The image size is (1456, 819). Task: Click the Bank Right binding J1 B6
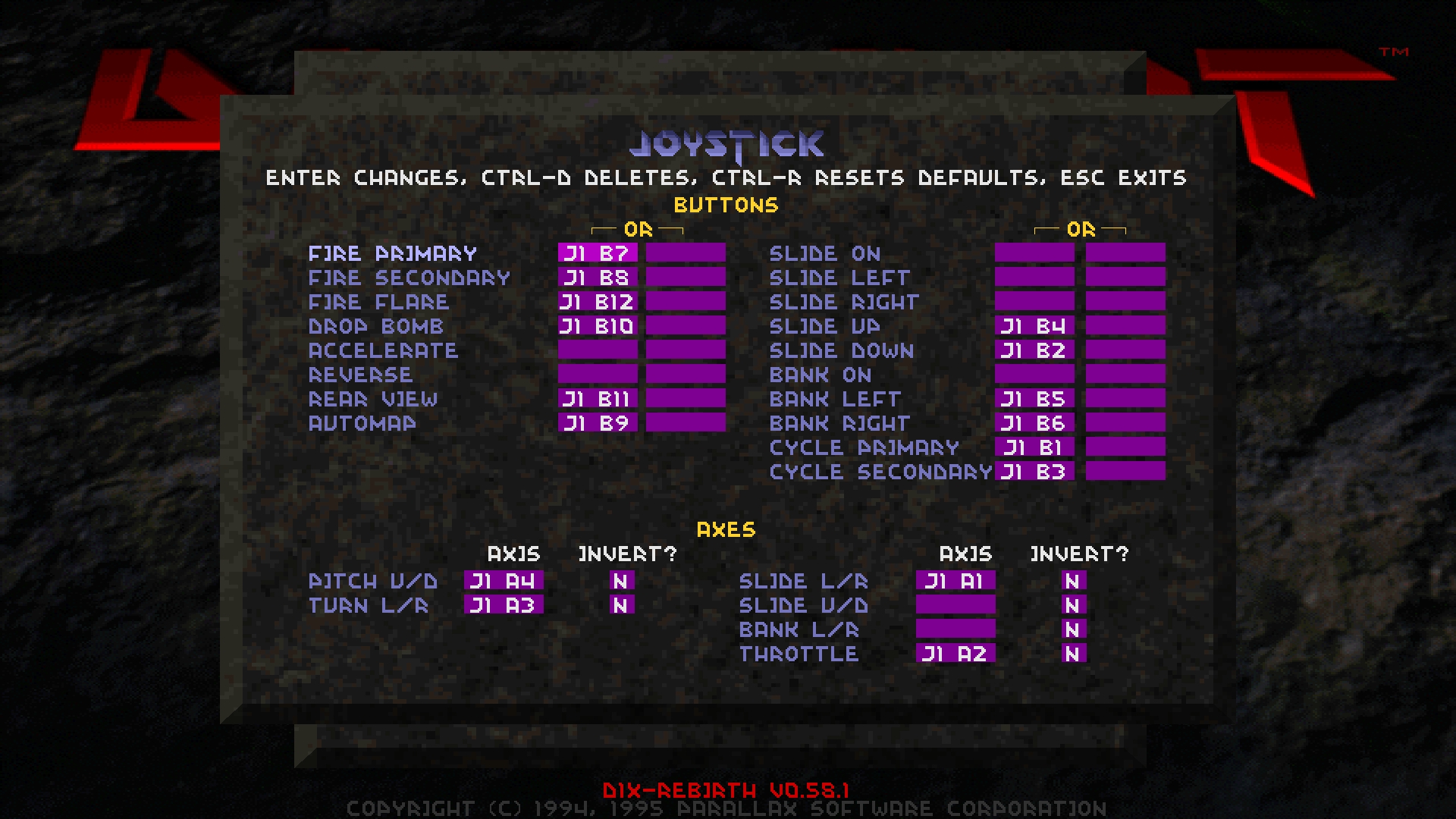coord(1034,424)
